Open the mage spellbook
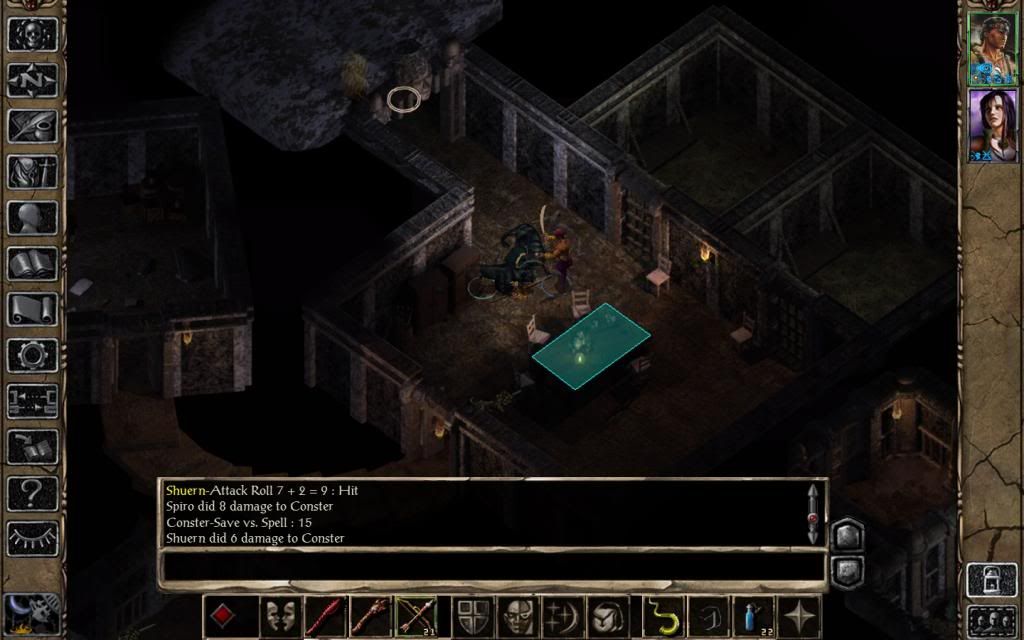 pyautogui.click(x=32, y=263)
